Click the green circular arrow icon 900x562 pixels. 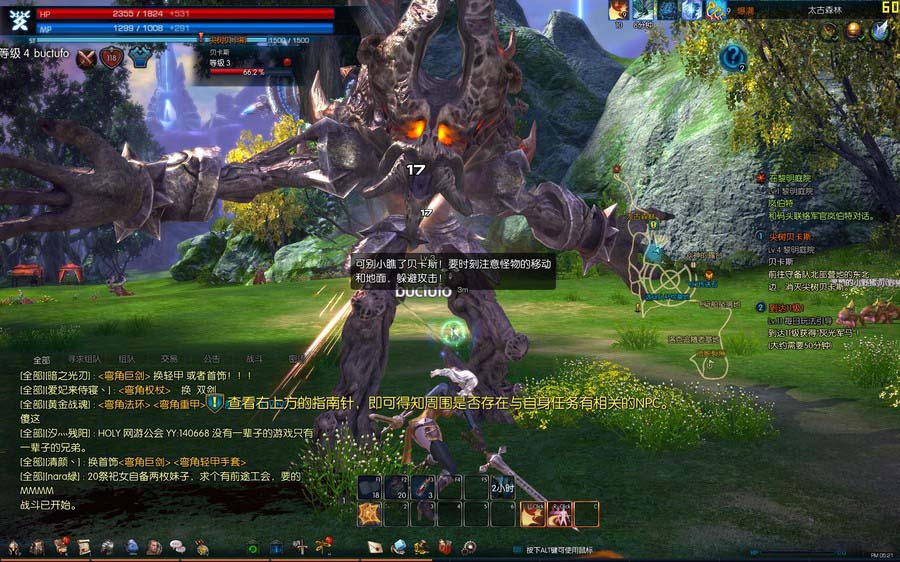click(253, 547)
